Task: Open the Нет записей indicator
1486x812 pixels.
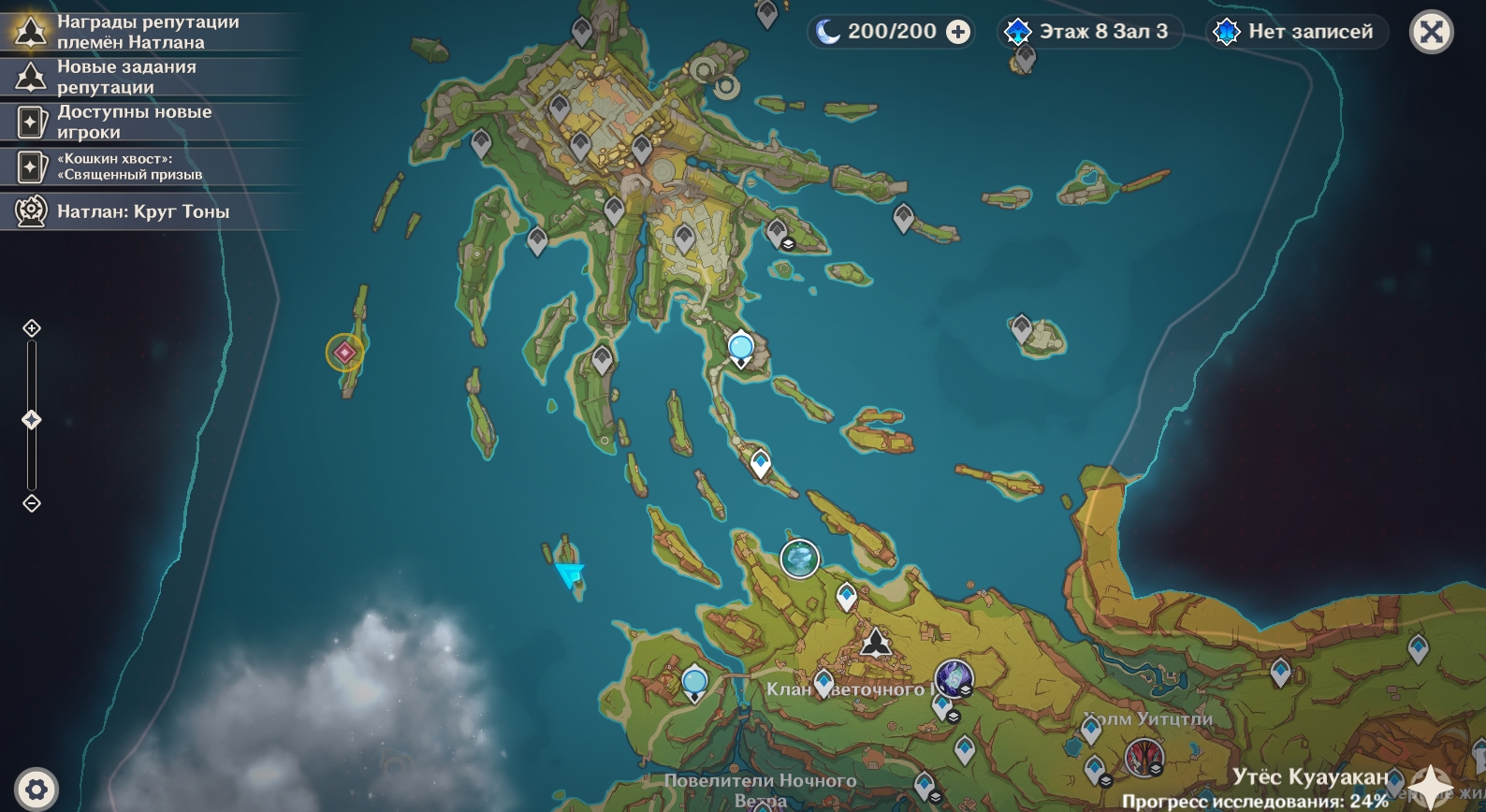Action: pyautogui.click(x=1295, y=32)
